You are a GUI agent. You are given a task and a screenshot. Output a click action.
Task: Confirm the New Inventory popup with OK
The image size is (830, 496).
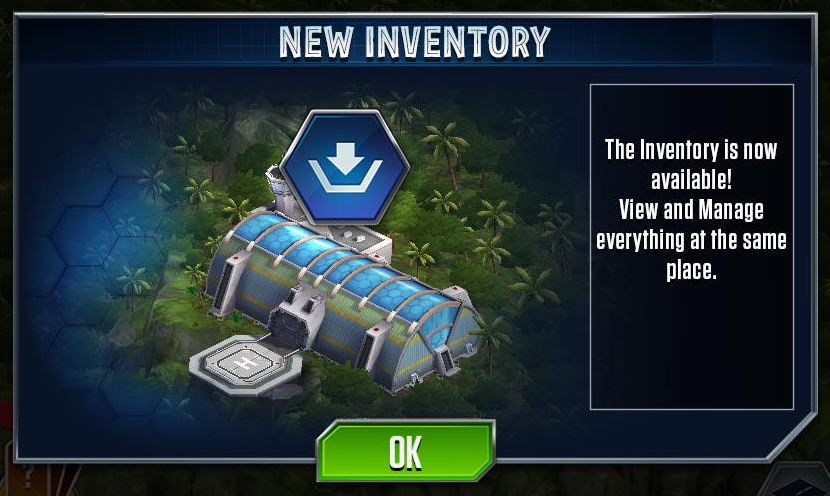click(405, 452)
